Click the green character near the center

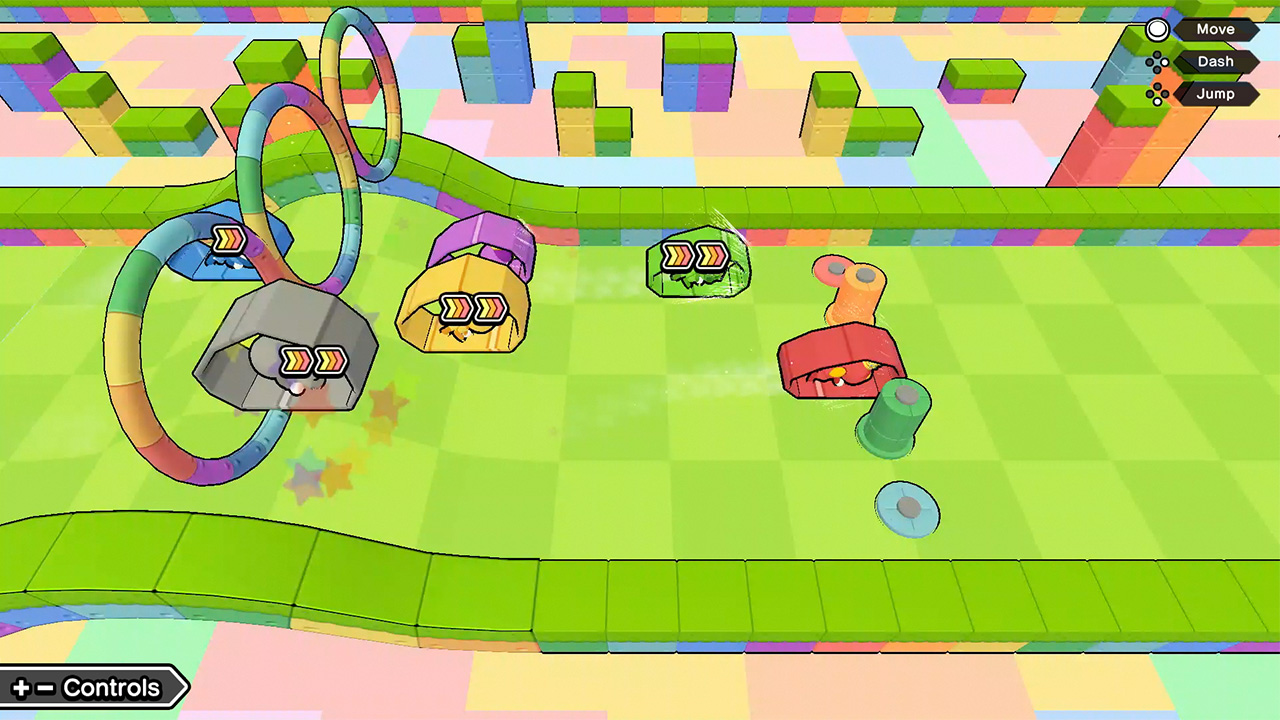697,260
